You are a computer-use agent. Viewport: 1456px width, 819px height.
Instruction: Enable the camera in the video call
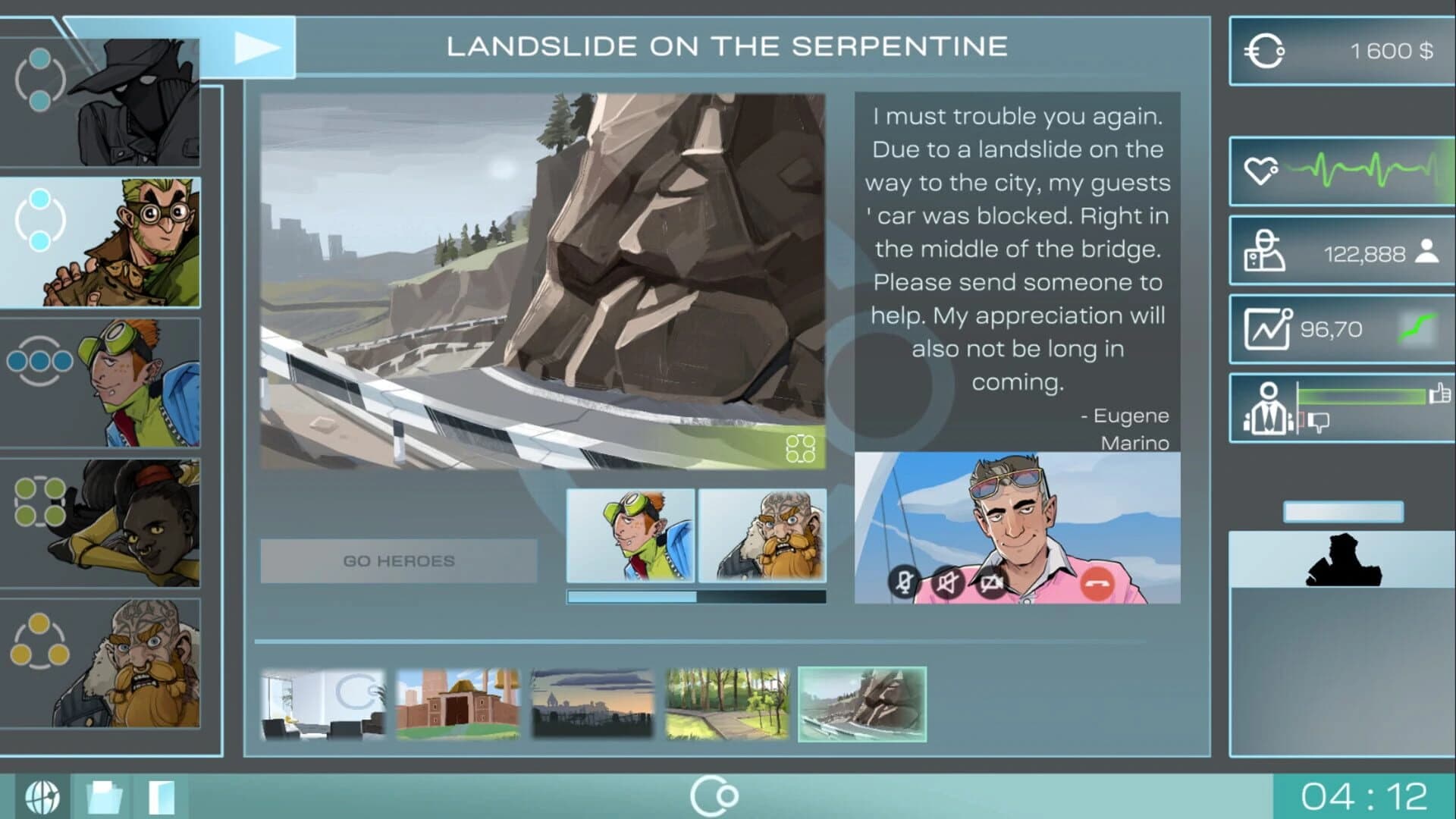tap(992, 584)
